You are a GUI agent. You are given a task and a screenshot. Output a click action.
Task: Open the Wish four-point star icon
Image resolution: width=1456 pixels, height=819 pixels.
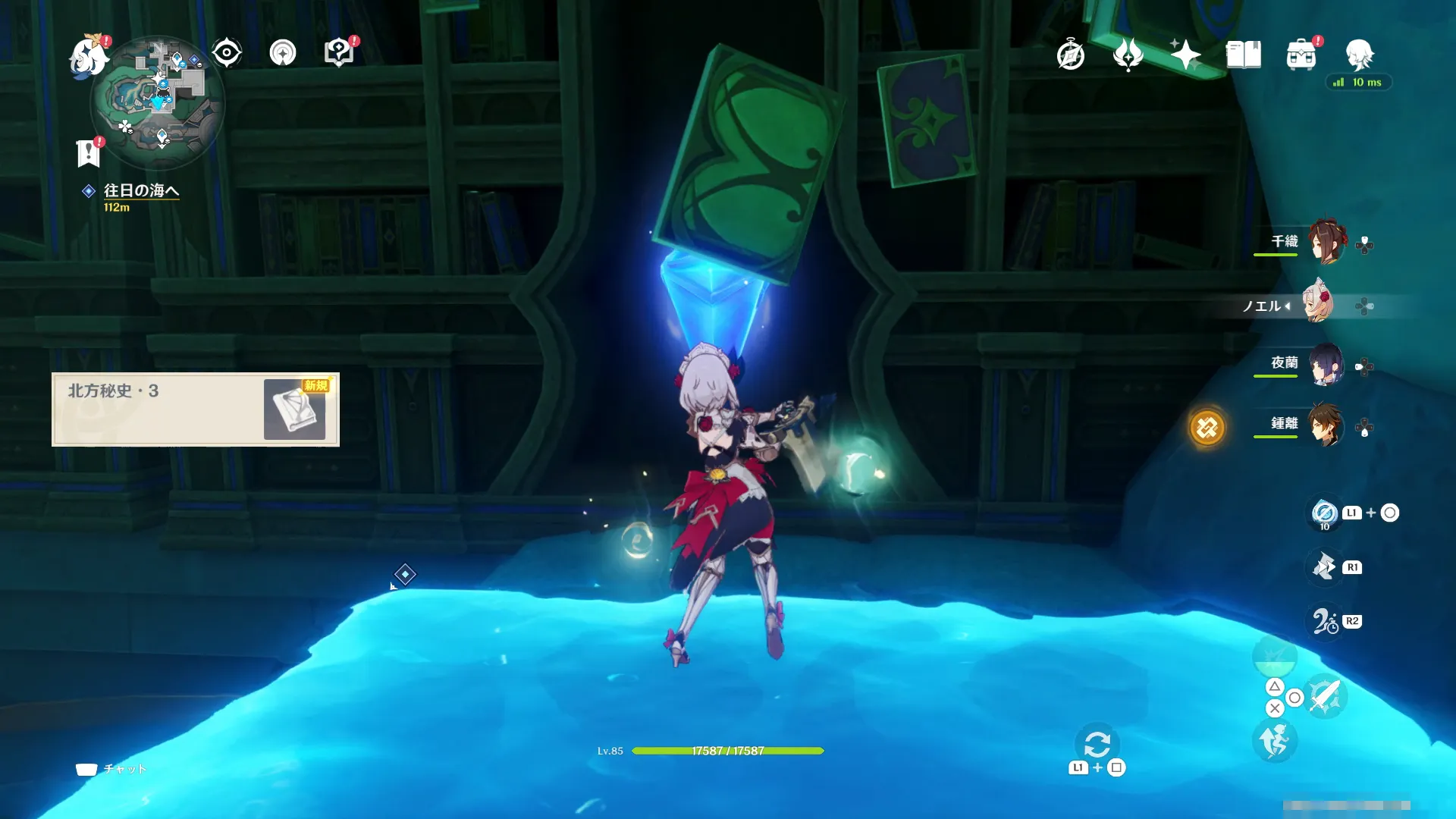1185,55
